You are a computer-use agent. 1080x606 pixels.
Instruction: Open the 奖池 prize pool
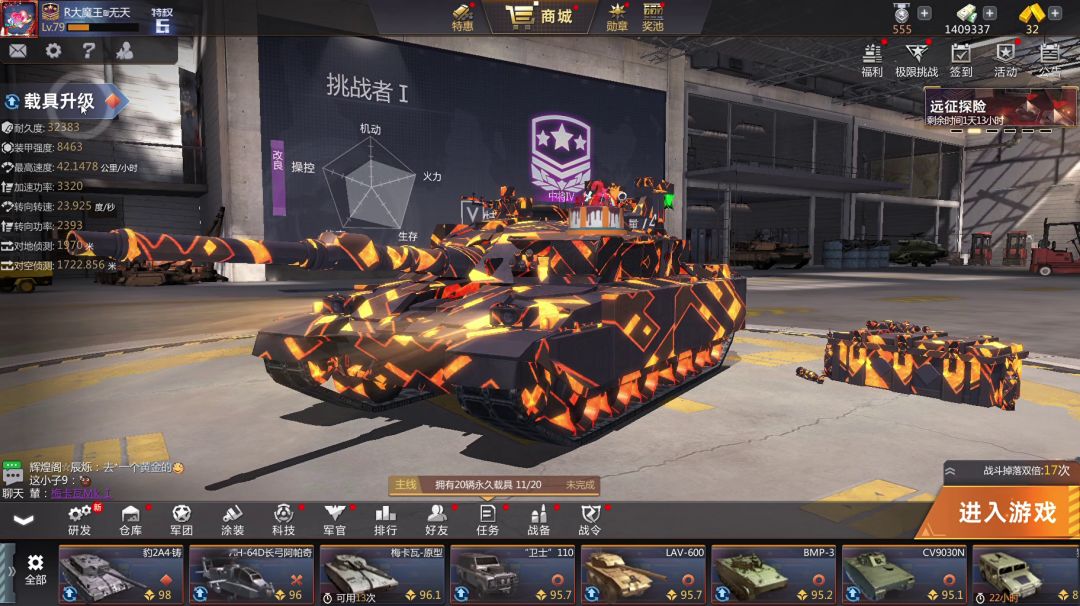(653, 17)
